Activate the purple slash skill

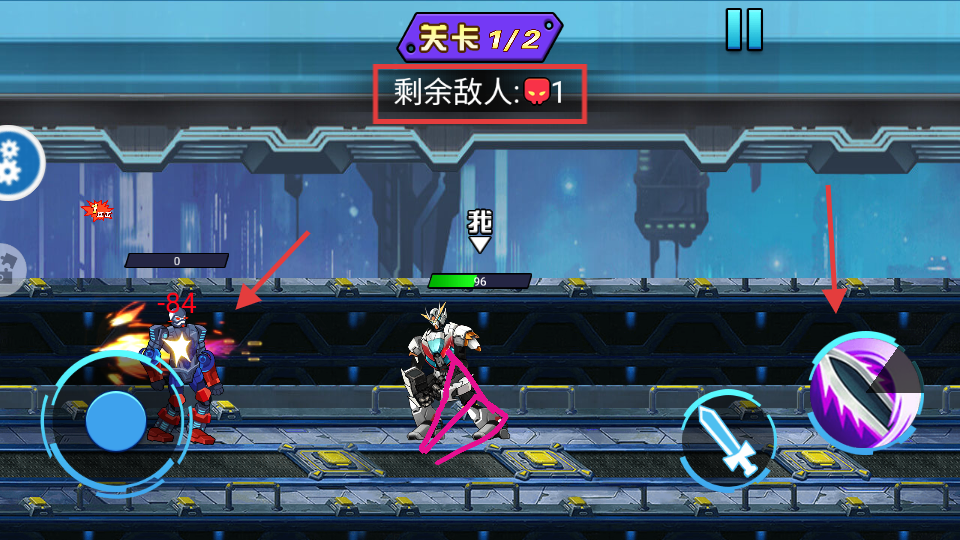(x=864, y=391)
